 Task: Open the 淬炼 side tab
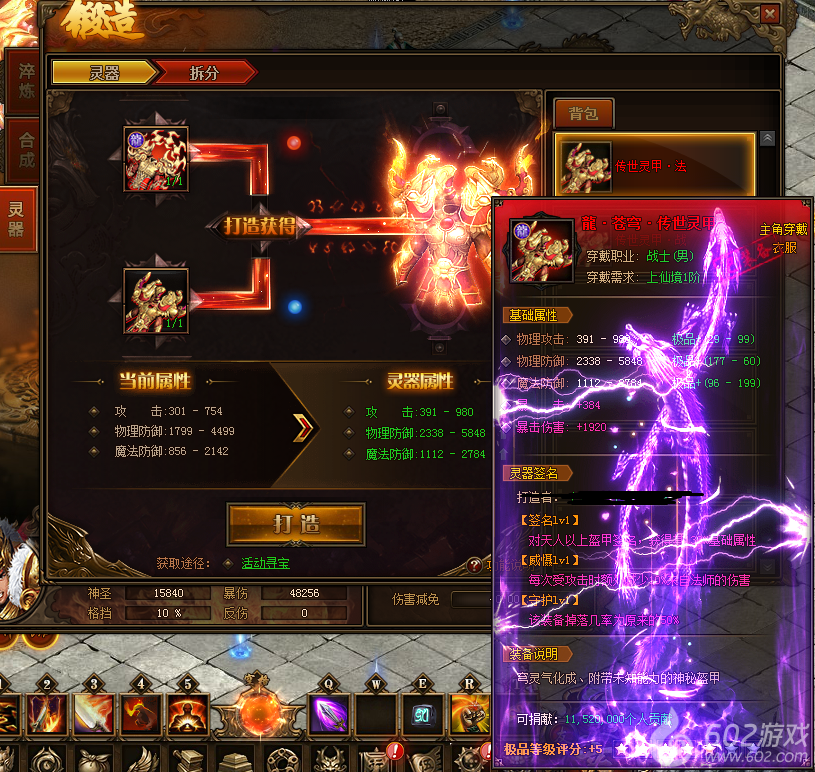pos(21,80)
